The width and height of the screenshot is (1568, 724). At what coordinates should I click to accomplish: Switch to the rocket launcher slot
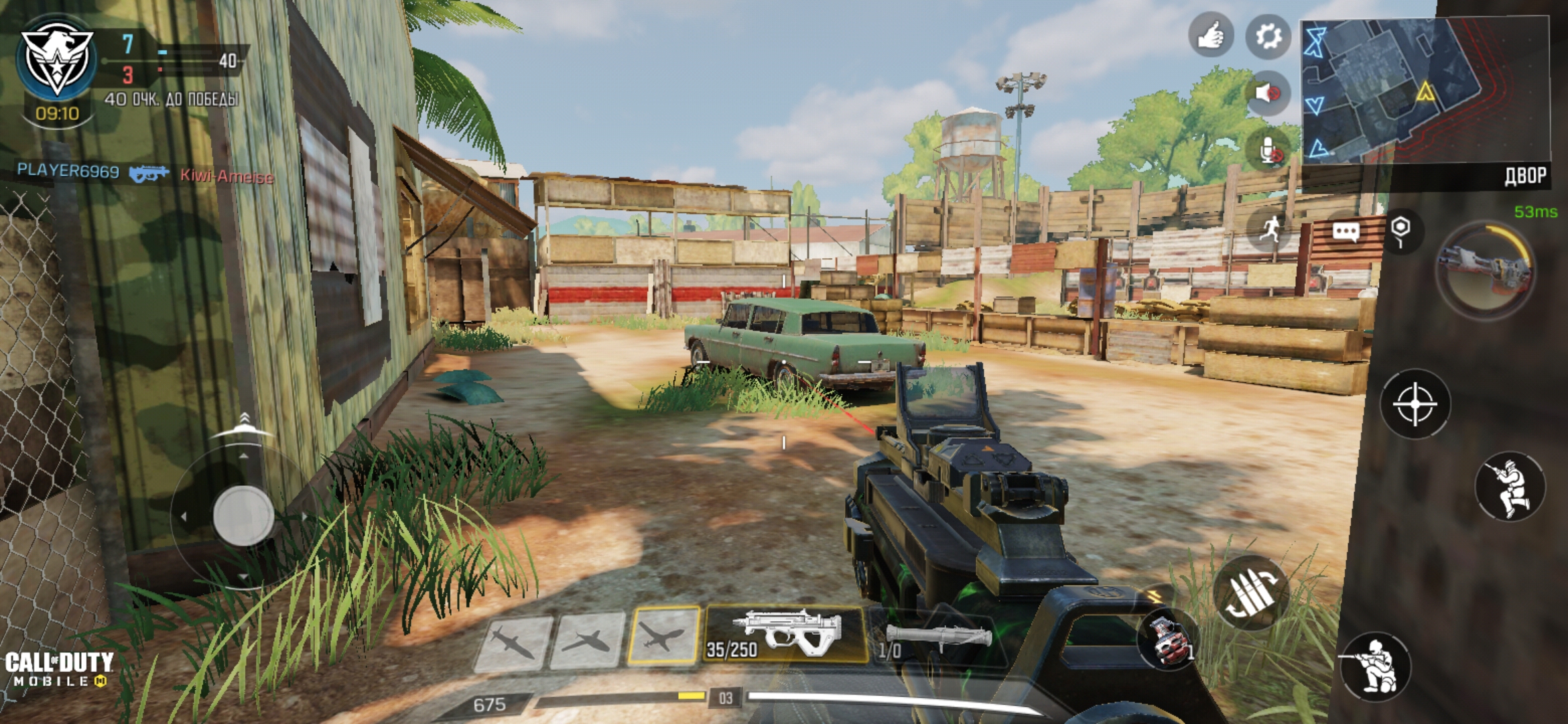(935, 638)
